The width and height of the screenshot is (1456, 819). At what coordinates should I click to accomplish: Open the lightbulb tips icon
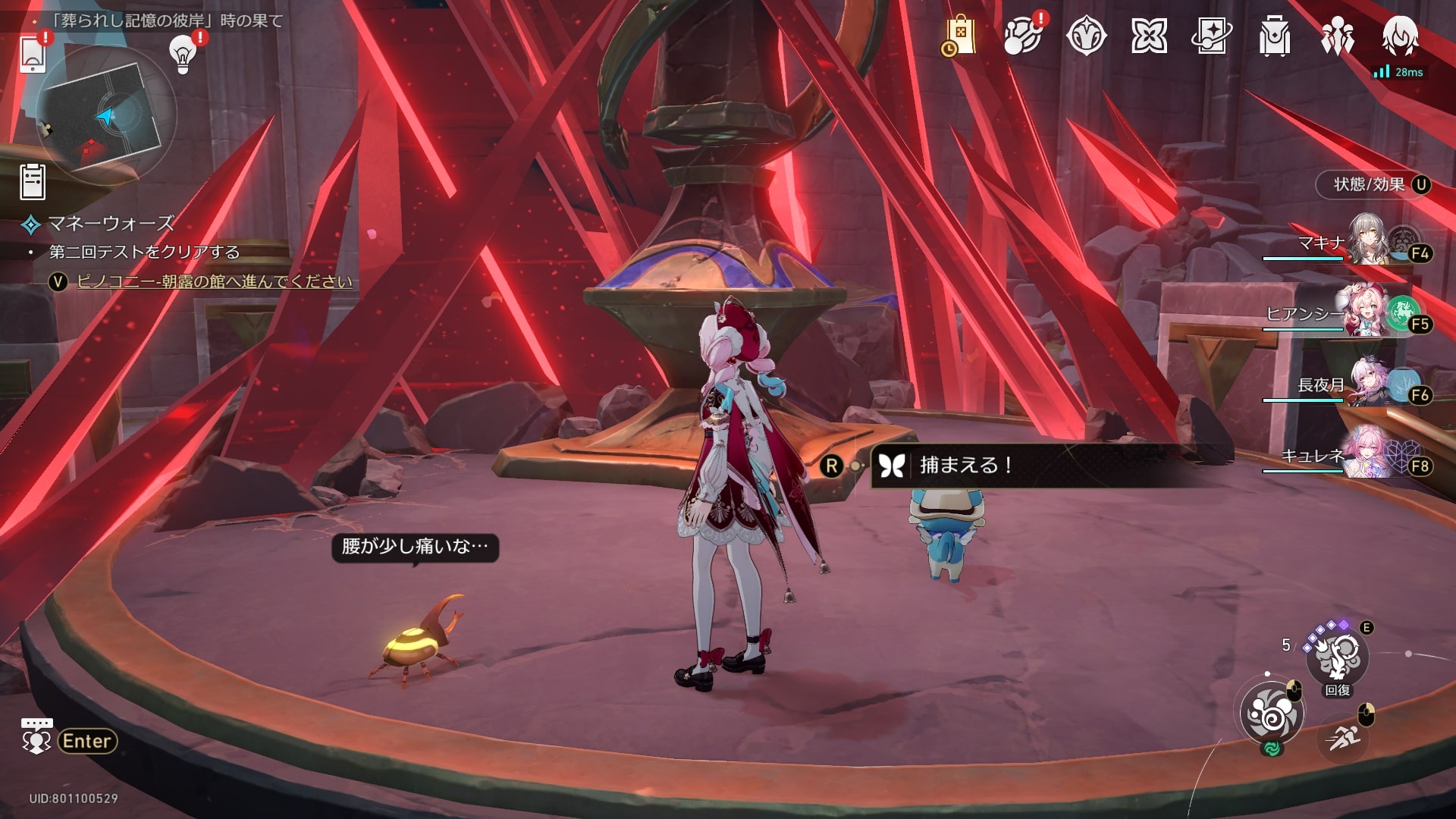182,54
